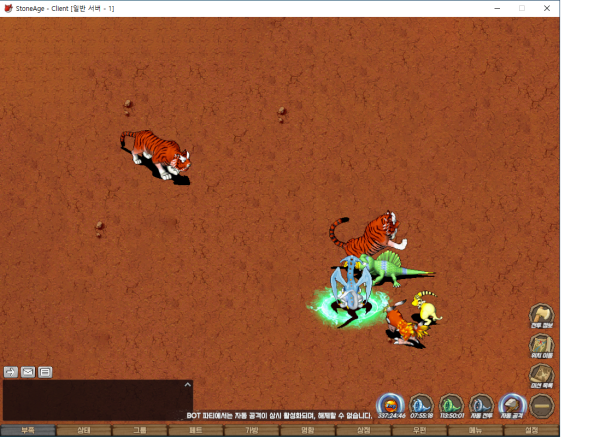
Task: Open the 상점 (shop) menu
Action: point(364,430)
